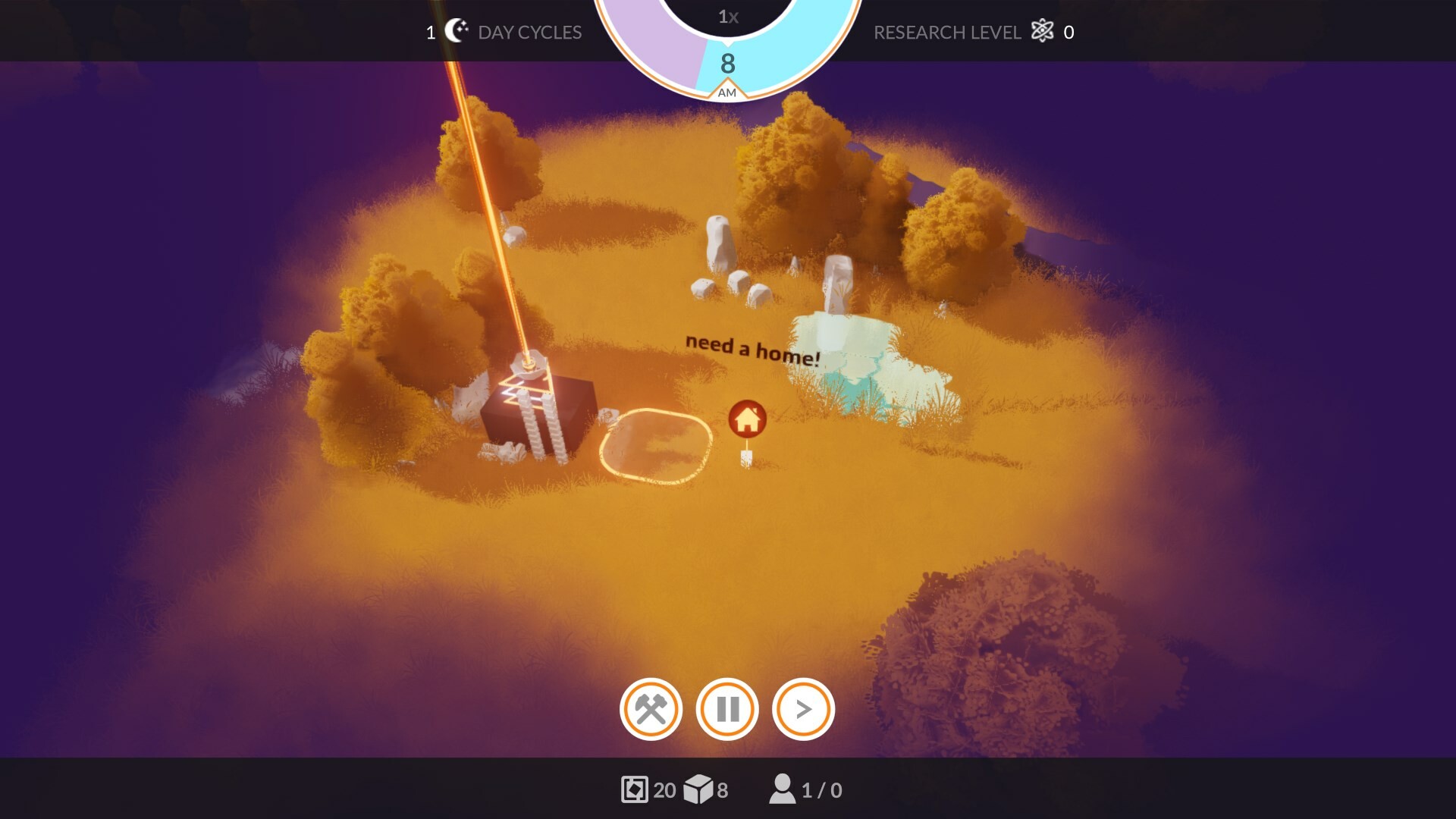Open the build menu via hammer button
Image resolution: width=1456 pixels, height=819 pixels.
tap(651, 710)
